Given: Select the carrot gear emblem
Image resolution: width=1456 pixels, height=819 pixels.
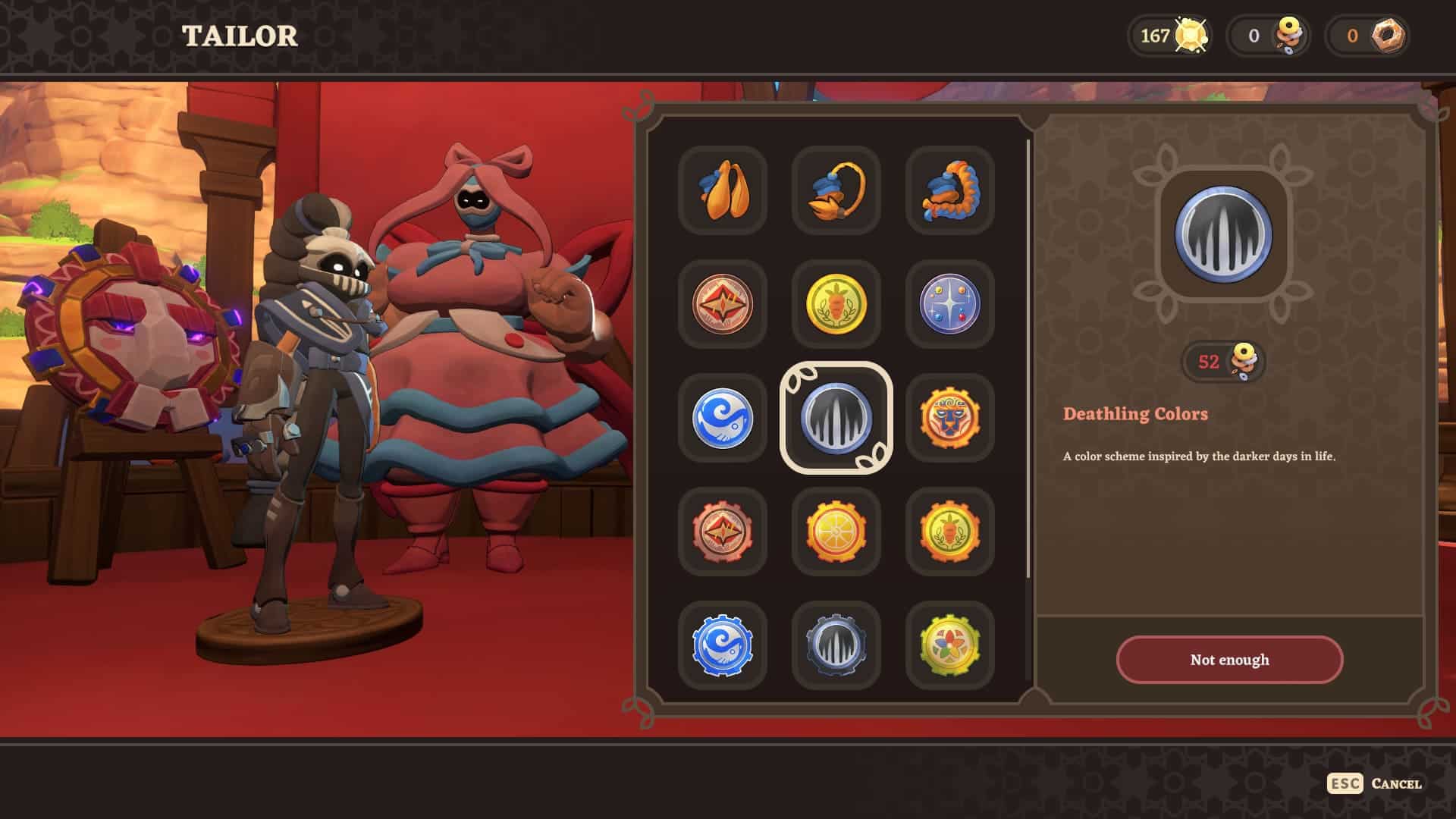Looking at the screenshot, I should (950, 532).
